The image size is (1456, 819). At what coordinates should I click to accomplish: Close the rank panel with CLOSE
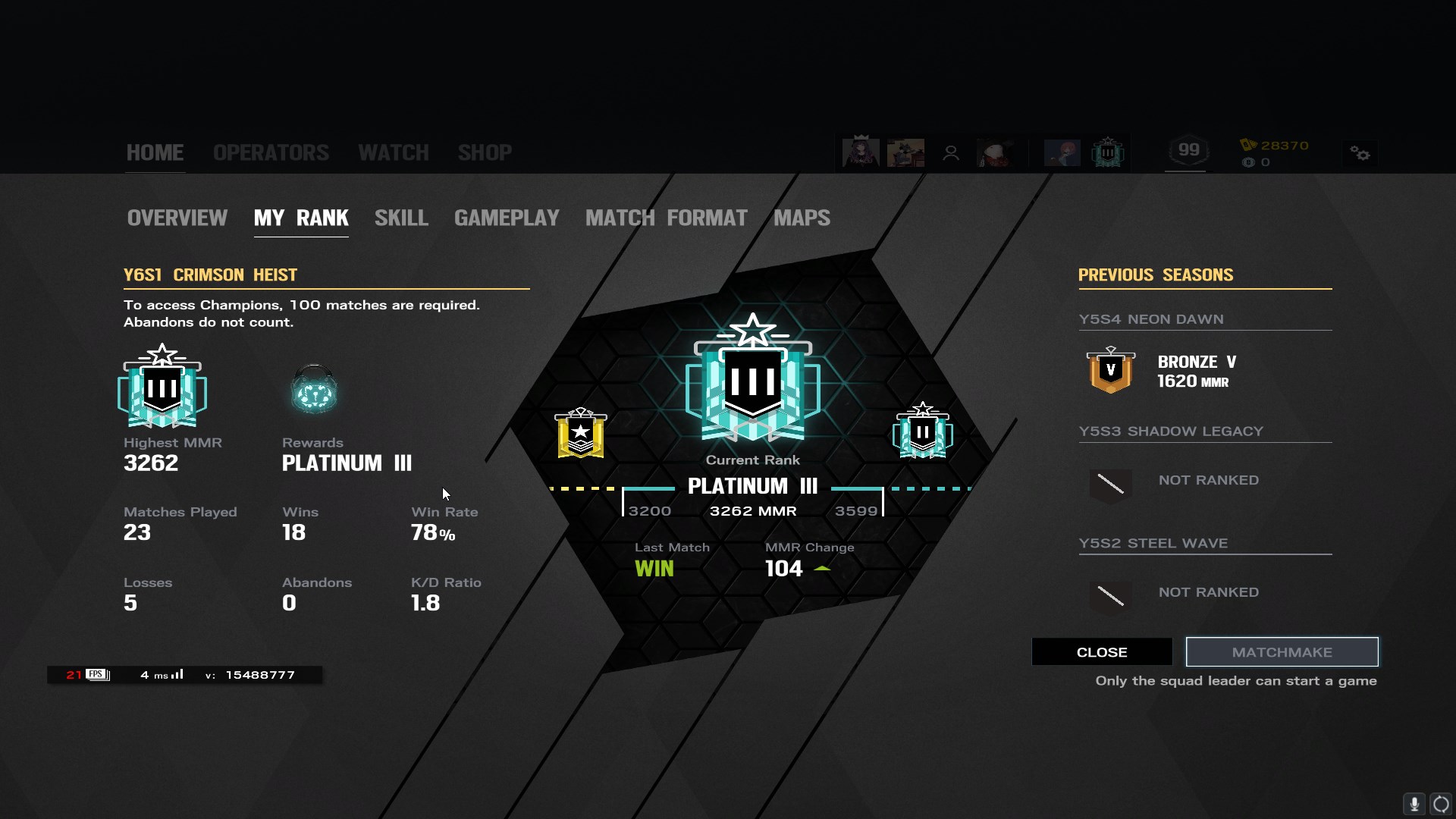point(1101,652)
